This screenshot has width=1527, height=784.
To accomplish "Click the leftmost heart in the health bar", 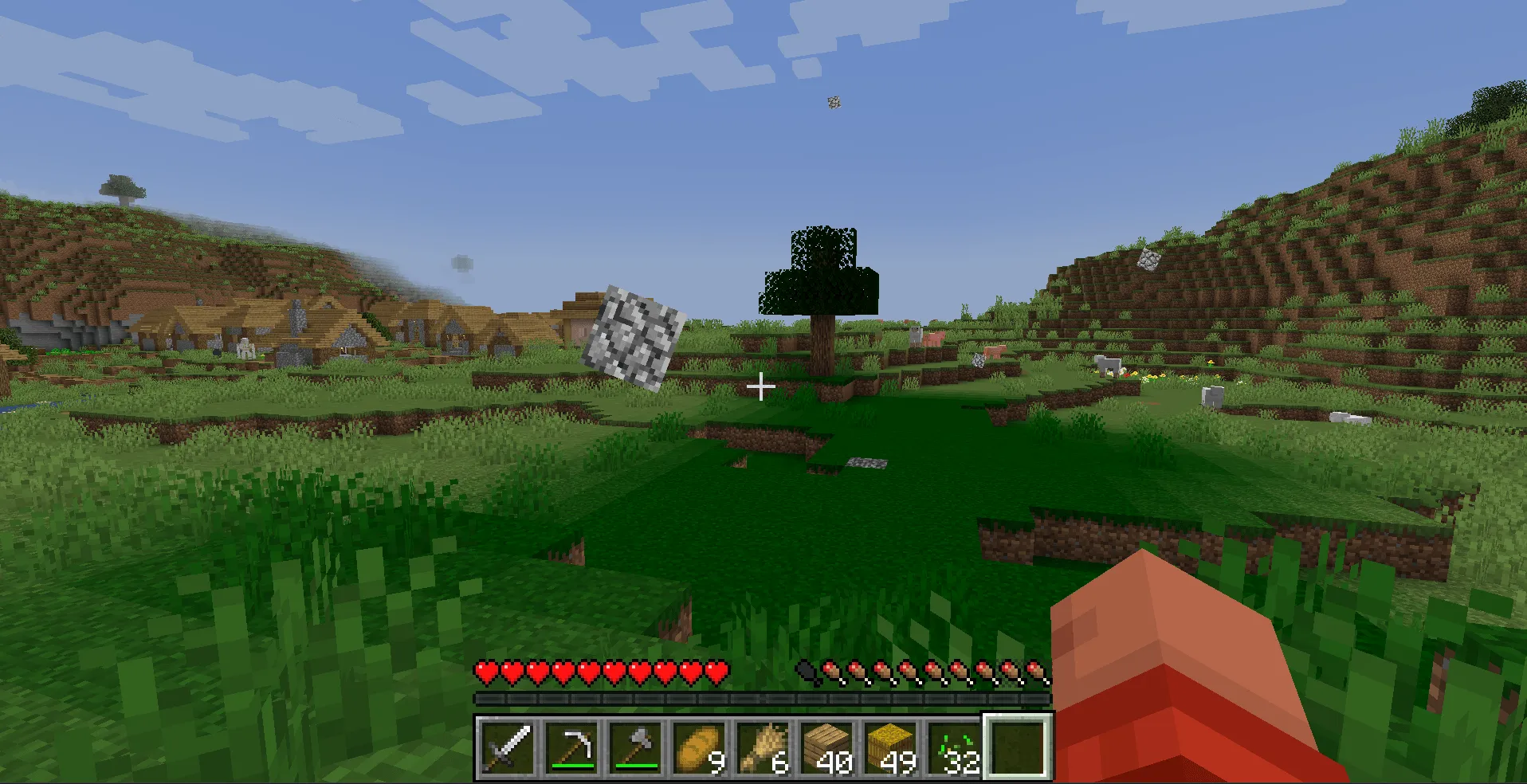I will point(485,672).
